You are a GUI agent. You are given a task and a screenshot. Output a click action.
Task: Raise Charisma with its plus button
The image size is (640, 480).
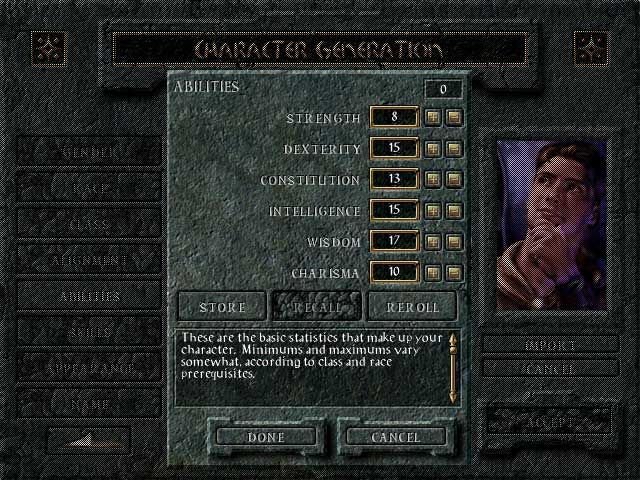433,272
